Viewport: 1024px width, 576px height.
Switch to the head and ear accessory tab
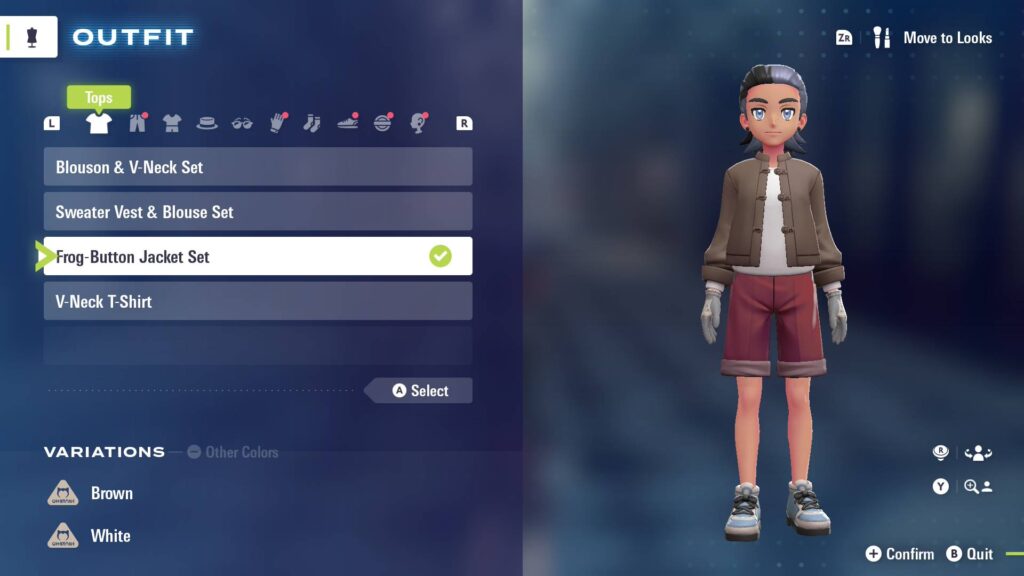click(x=418, y=123)
